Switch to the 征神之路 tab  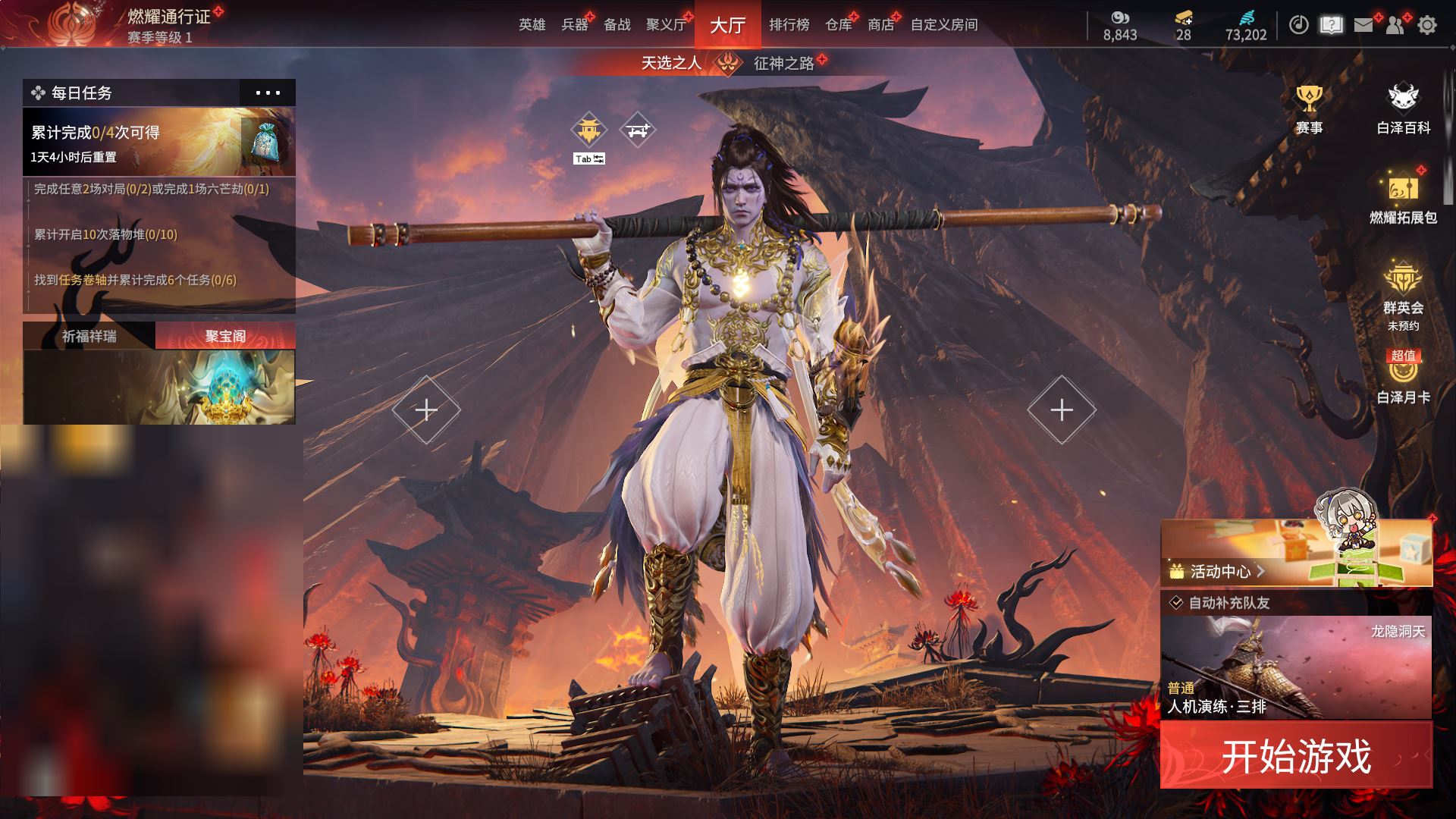point(783,63)
